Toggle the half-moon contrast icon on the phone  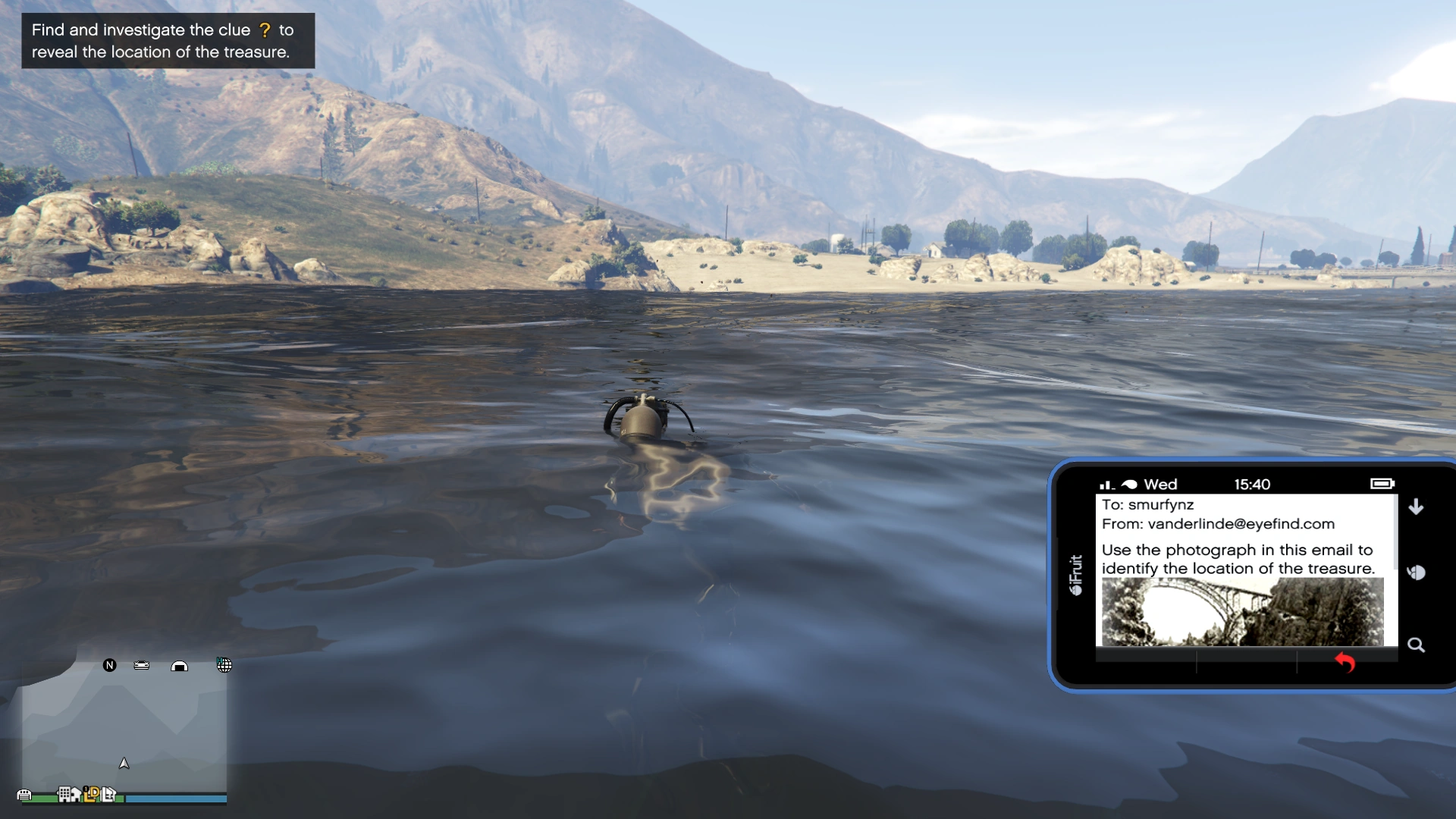(x=1417, y=573)
